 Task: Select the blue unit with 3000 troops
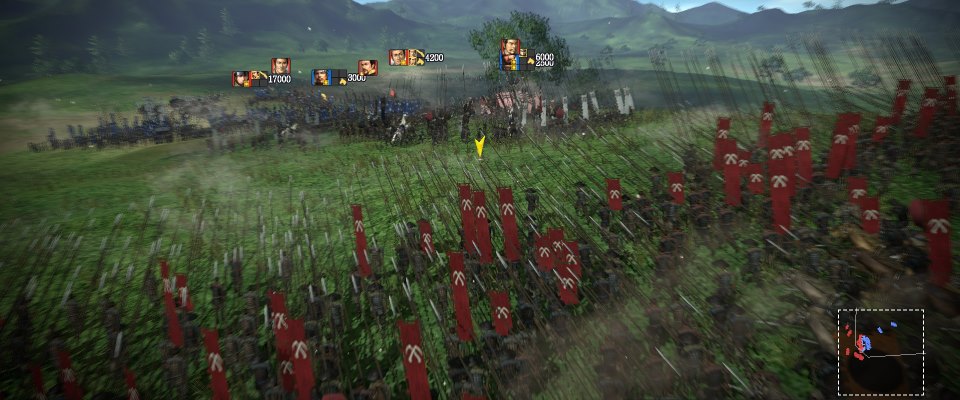coord(322,76)
